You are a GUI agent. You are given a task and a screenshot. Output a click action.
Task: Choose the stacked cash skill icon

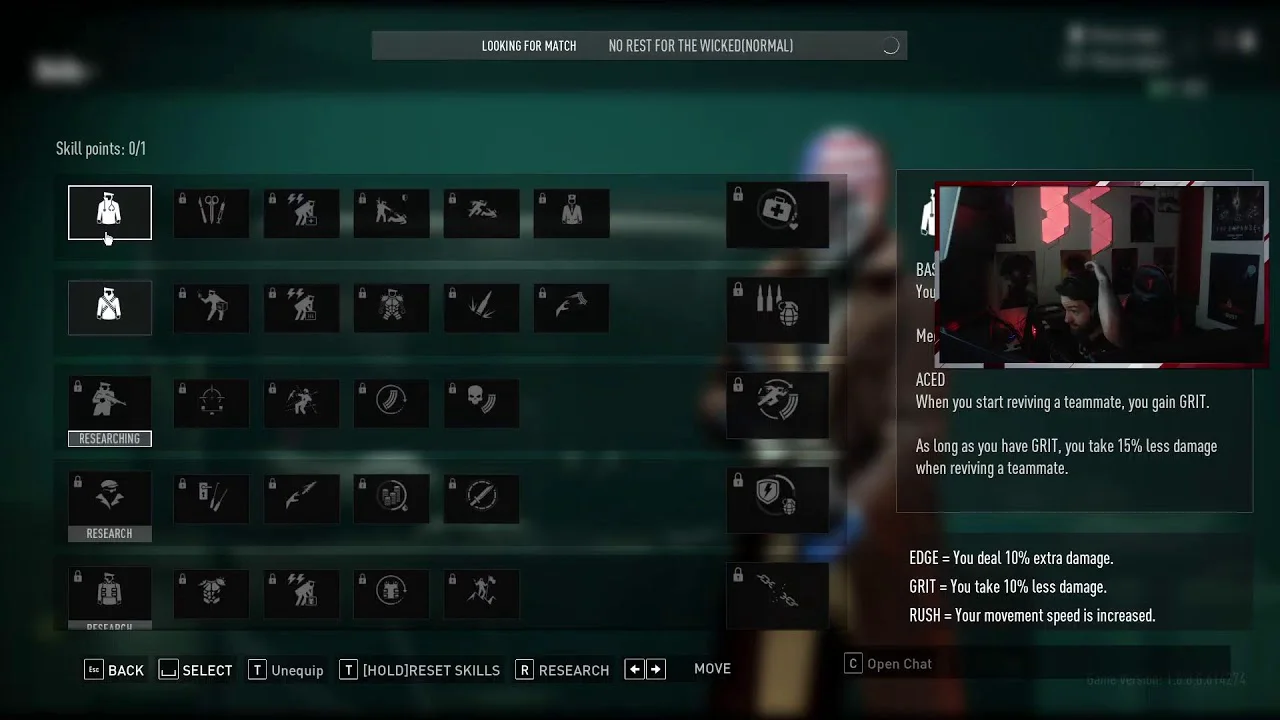[x=391, y=496]
